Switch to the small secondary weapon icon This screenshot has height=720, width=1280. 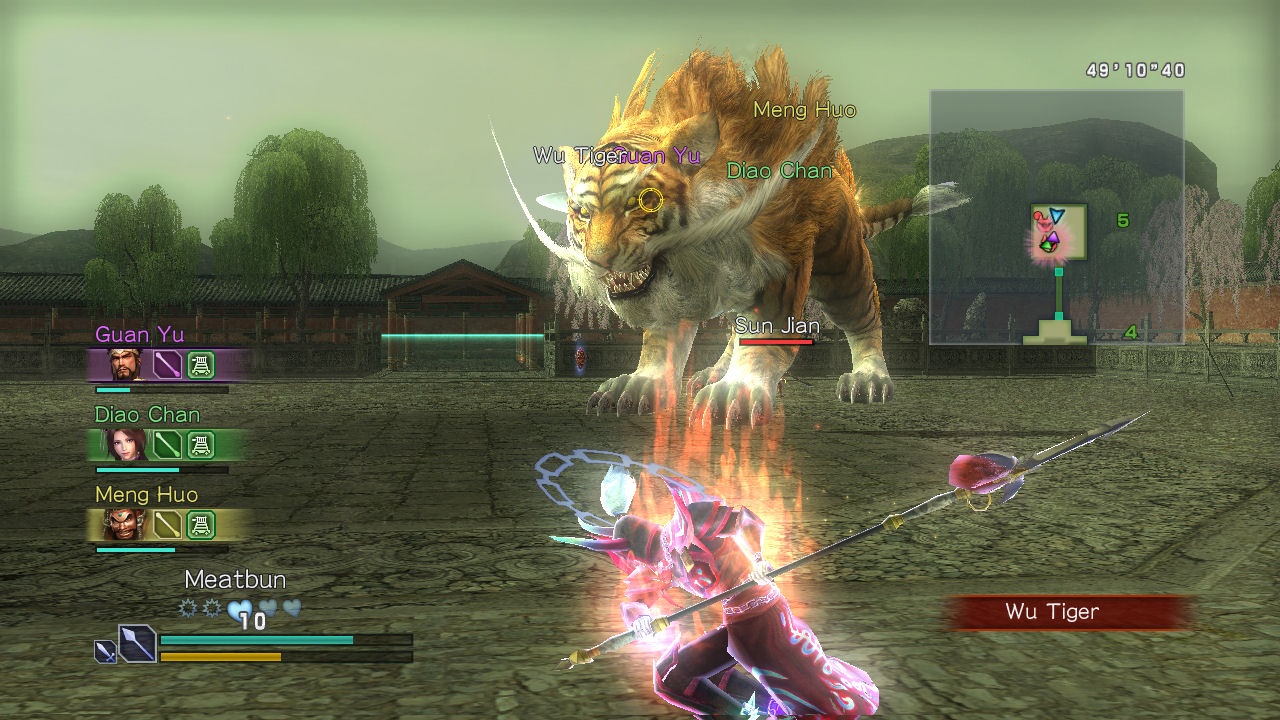(105, 651)
